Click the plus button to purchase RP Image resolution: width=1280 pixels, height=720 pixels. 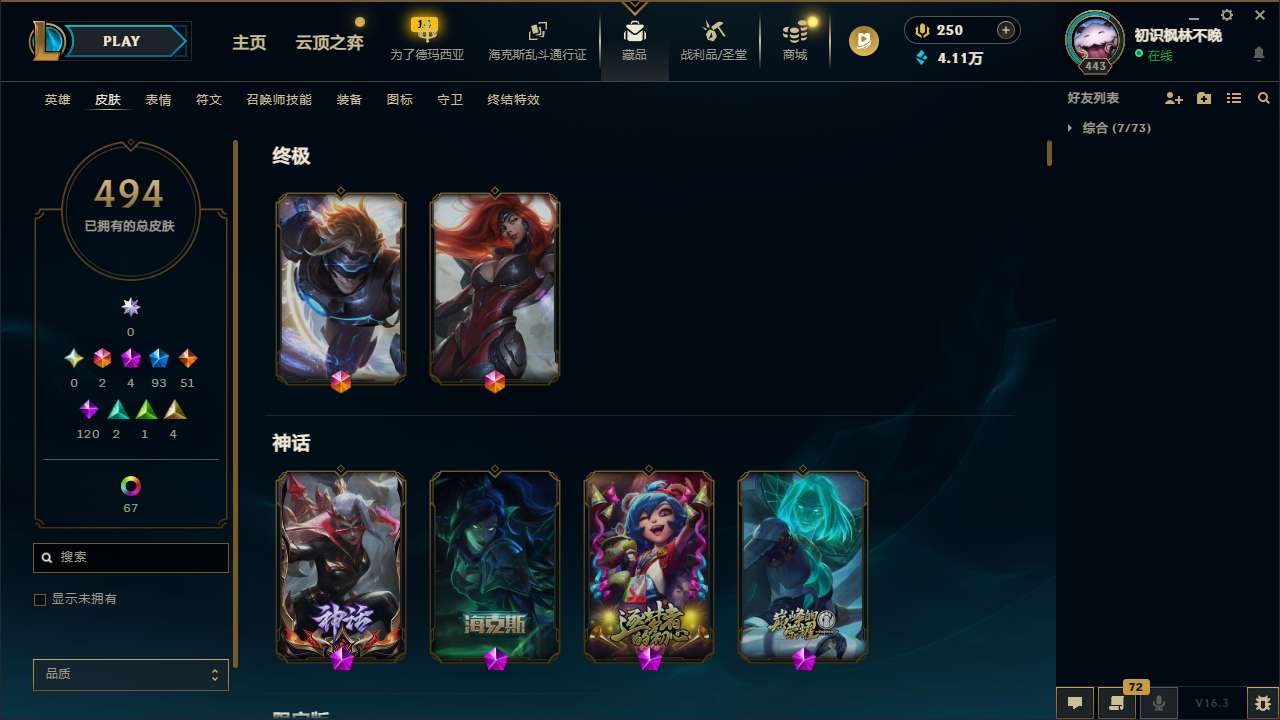pos(1004,30)
